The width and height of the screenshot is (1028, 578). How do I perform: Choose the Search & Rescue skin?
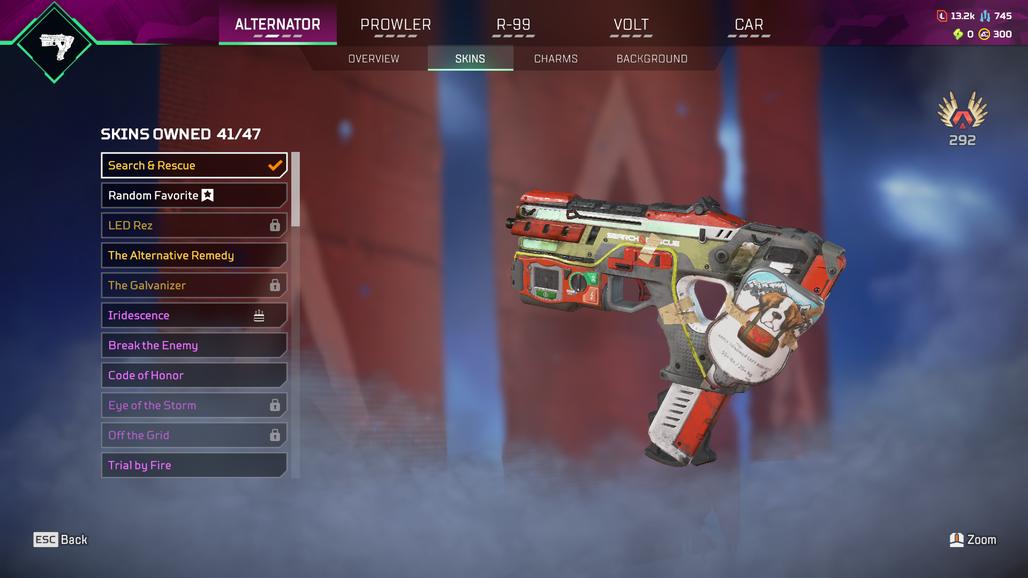[194, 165]
